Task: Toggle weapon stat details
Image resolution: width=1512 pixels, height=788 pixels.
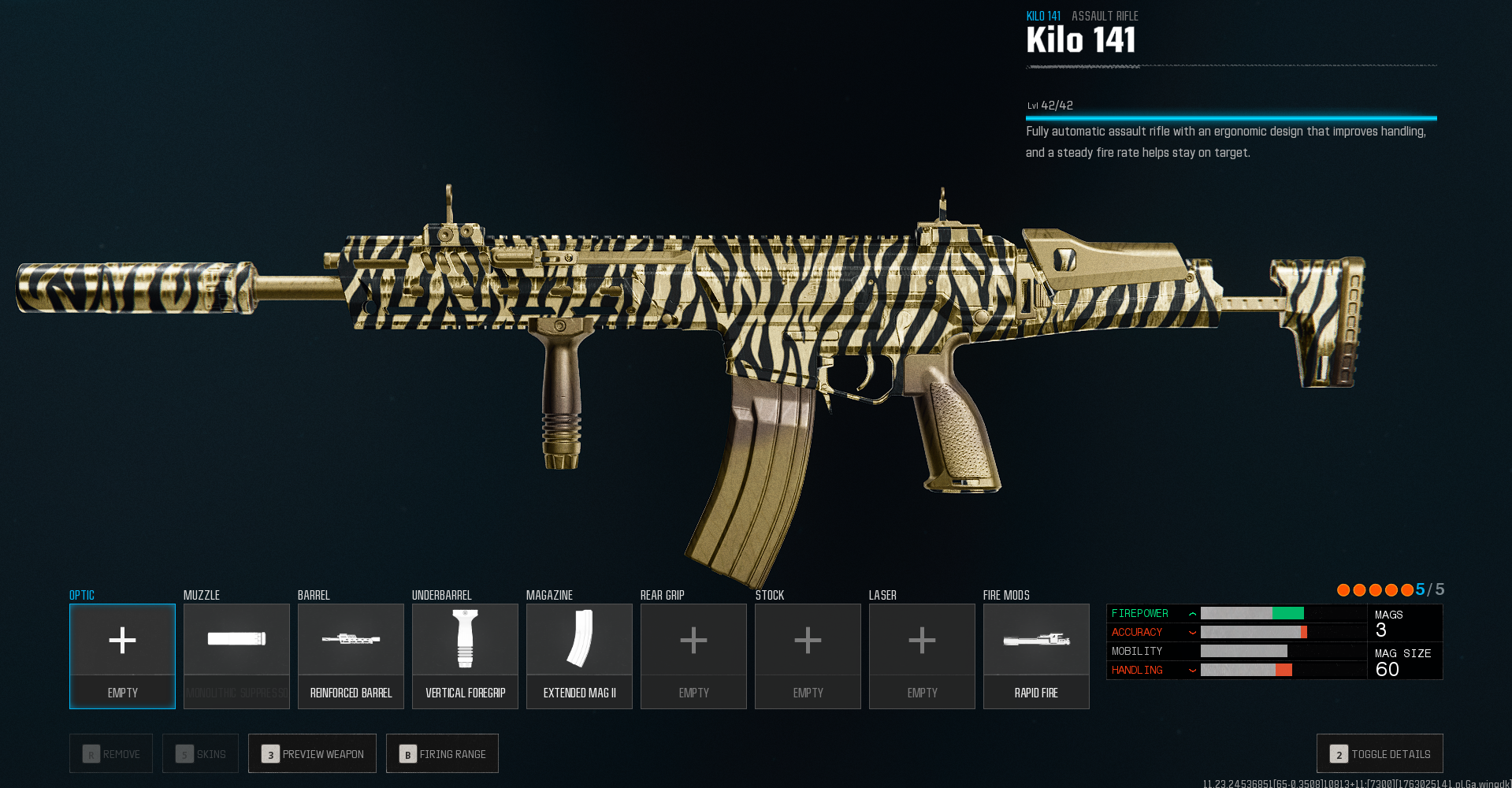Action: click(x=1380, y=753)
